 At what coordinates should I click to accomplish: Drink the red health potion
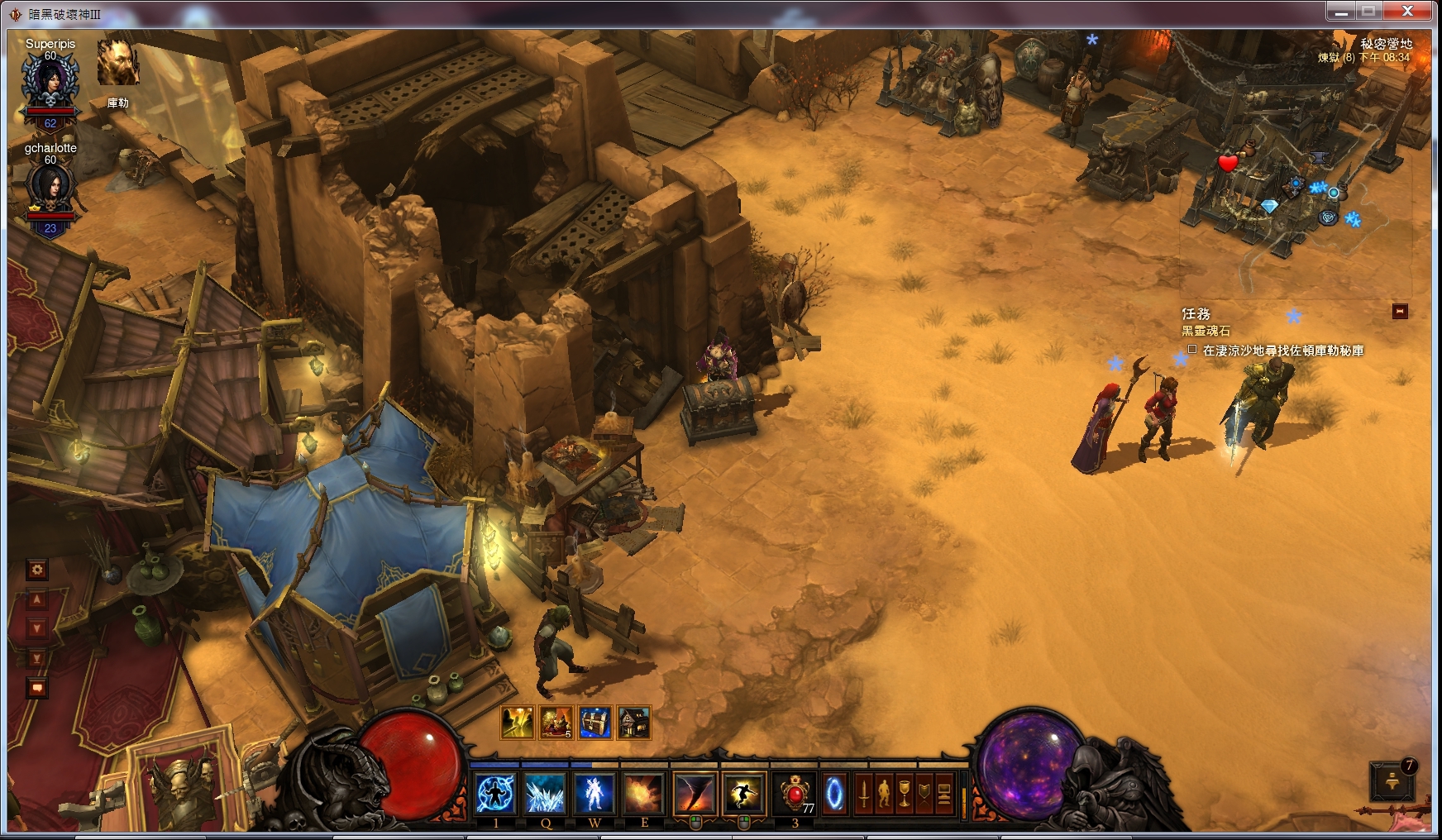(795, 795)
